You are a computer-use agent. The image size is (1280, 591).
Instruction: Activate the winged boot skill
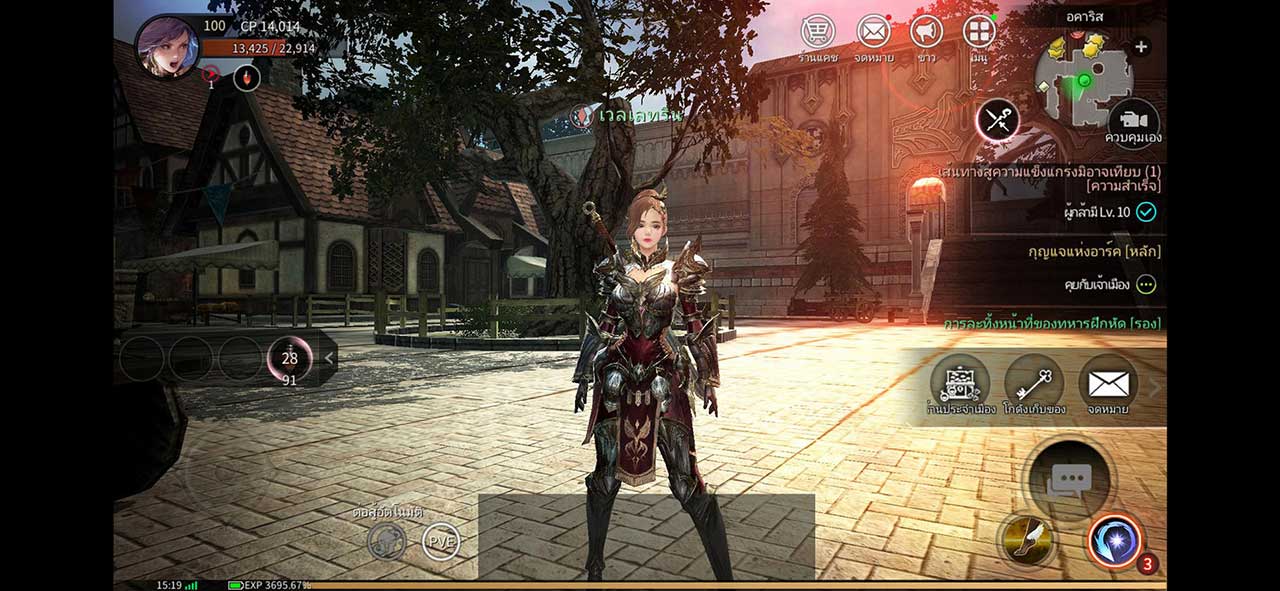[1027, 541]
